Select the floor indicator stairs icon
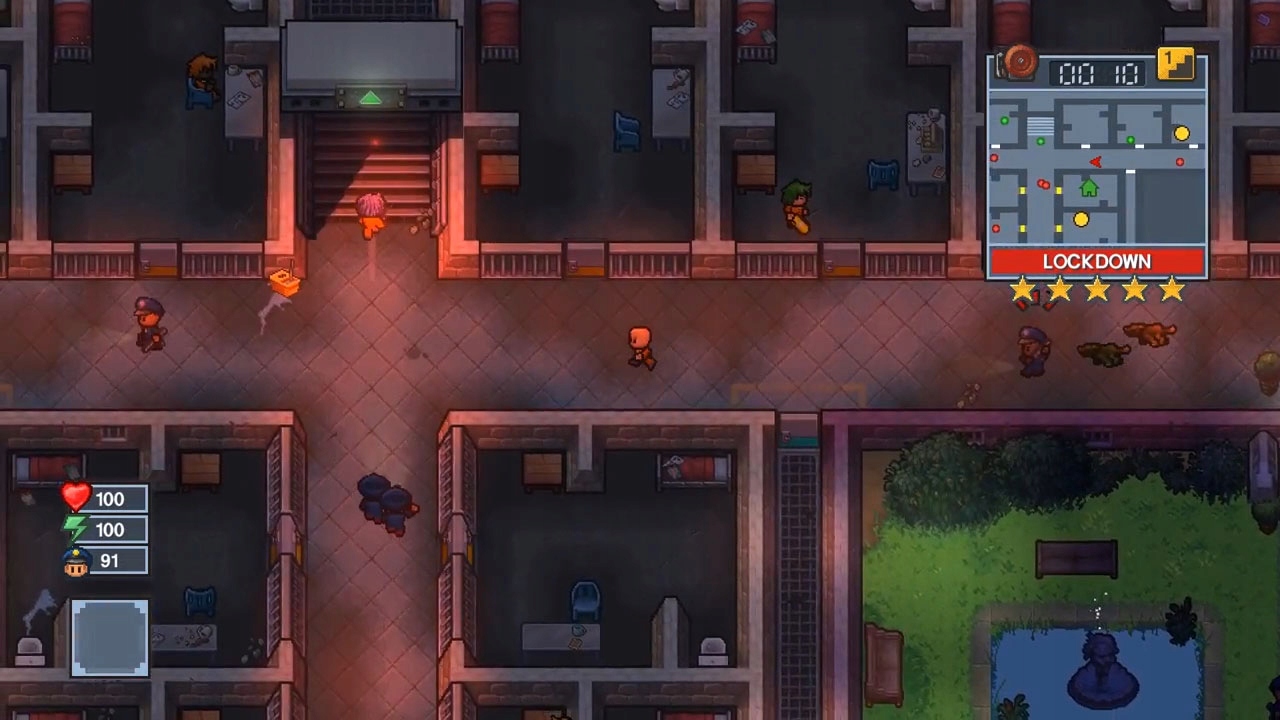Image resolution: width=1280 pixels, height=720 pixels. pos(1176,67)
